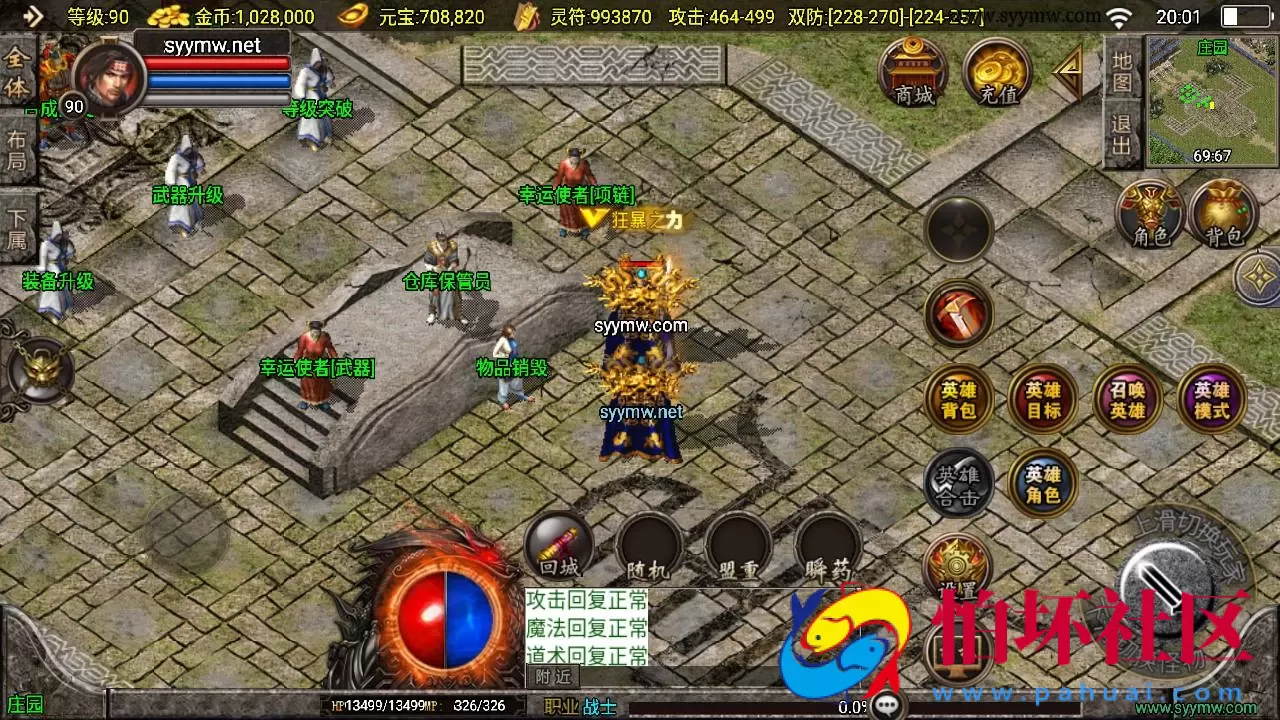Open the 充值 (Recharge) icon
Image resolution: width=1280 pixels, height=720 pixels.
[x=995, y=70]
